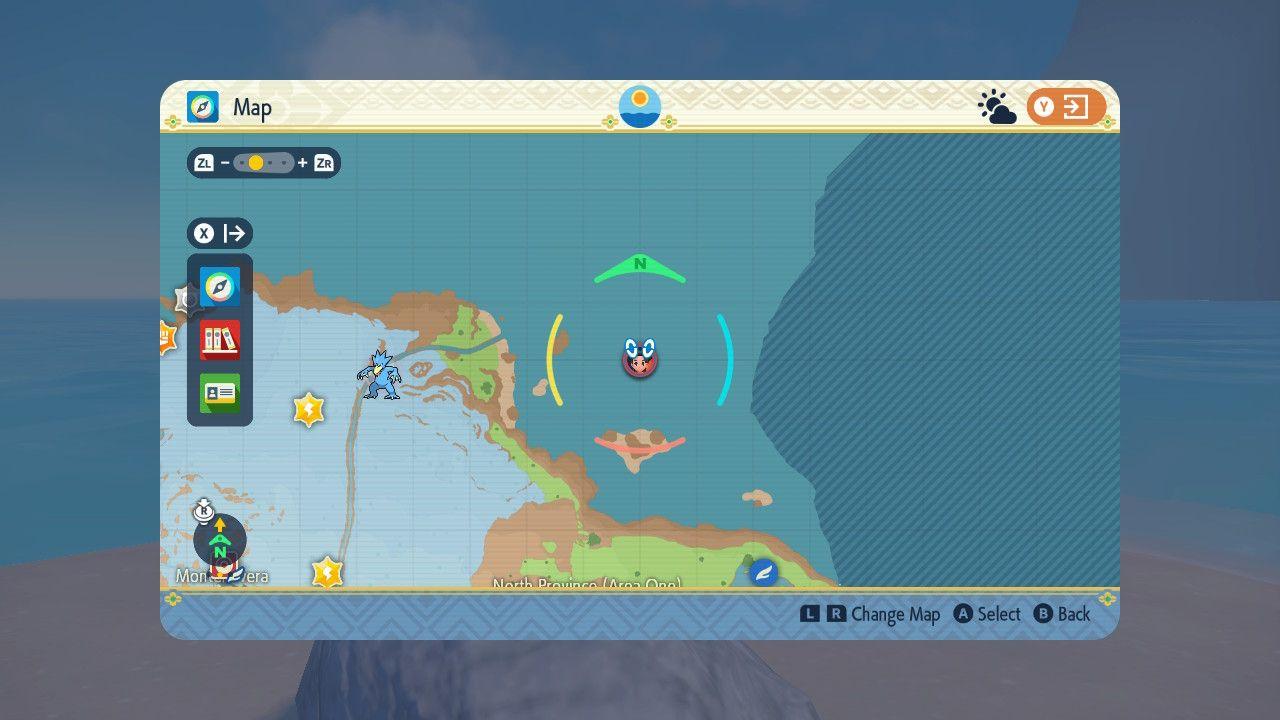The image size is (1280, 720).
Task: Toggle the sidebar closed with the X arrow
Action: coord(221,232)
